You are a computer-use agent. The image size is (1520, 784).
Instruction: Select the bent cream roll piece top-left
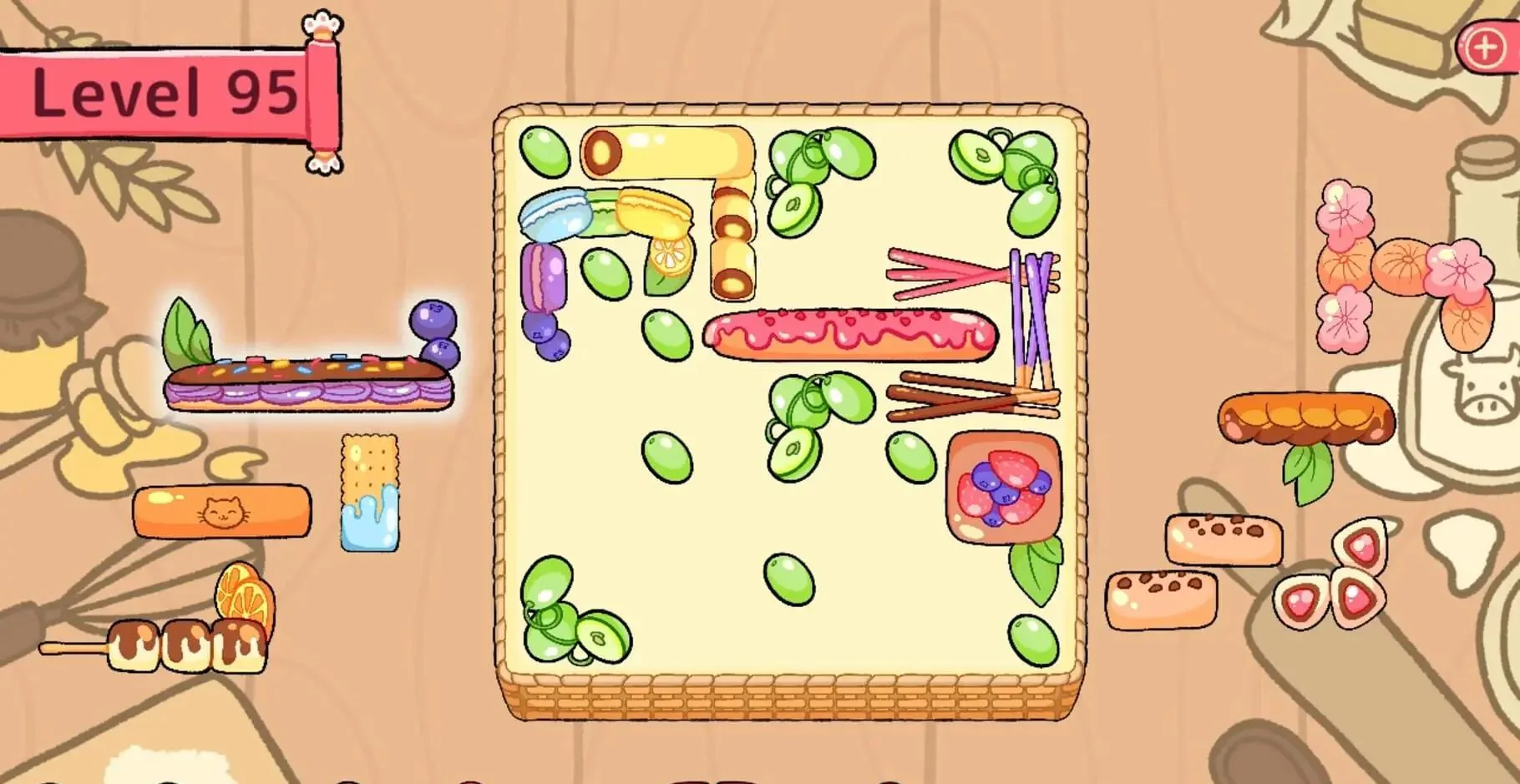[668, 154]
